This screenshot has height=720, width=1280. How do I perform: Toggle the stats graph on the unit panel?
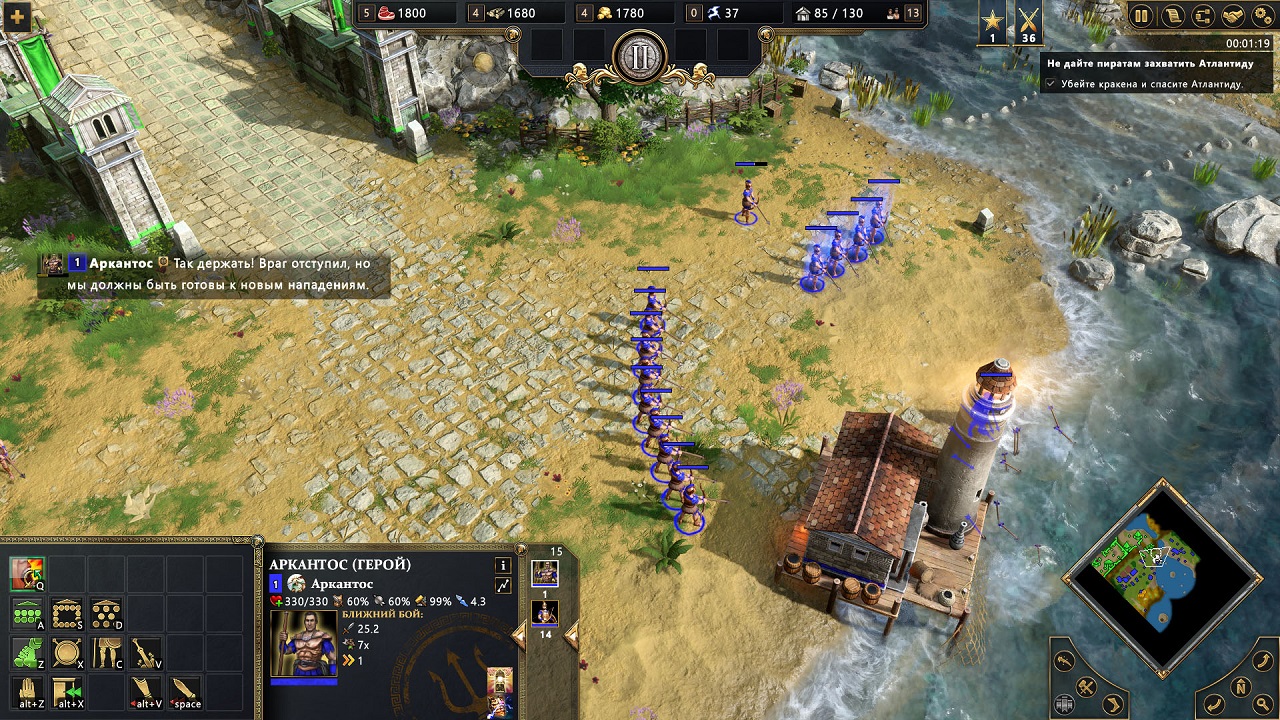pyautogui.click(x=504, y=583)
